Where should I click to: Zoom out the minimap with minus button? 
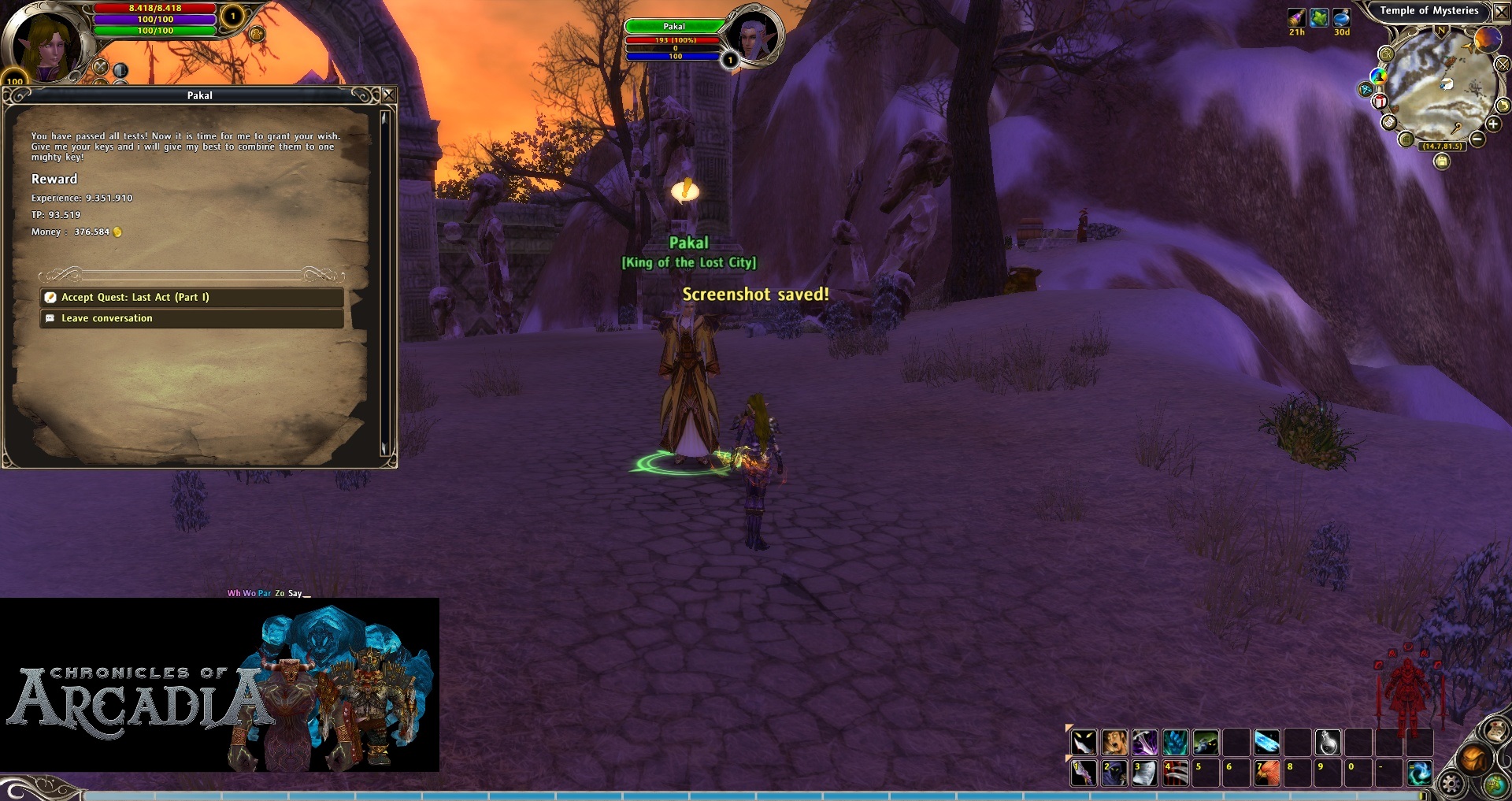(1477, 139)
